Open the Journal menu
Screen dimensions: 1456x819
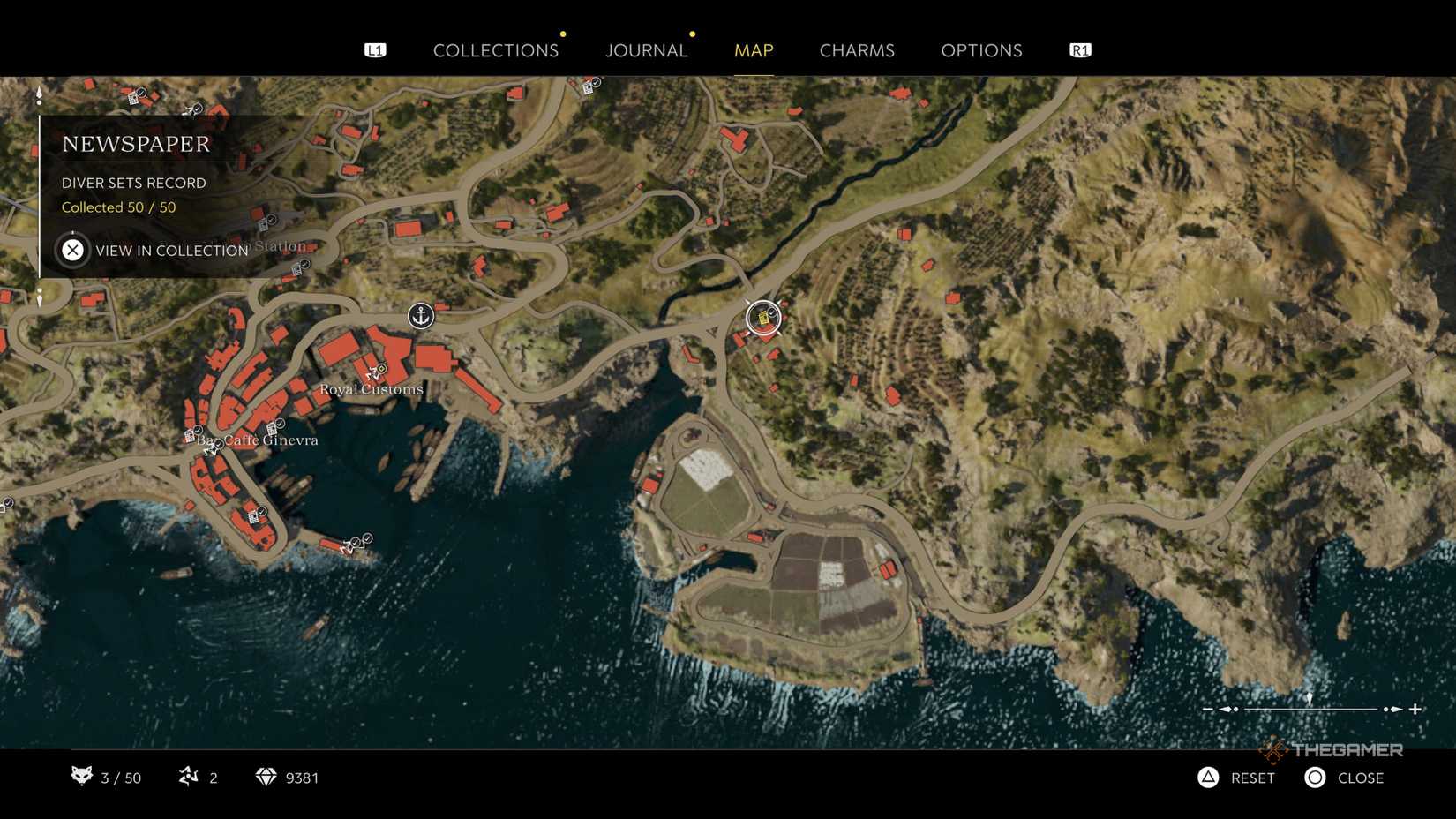point(646,50)
